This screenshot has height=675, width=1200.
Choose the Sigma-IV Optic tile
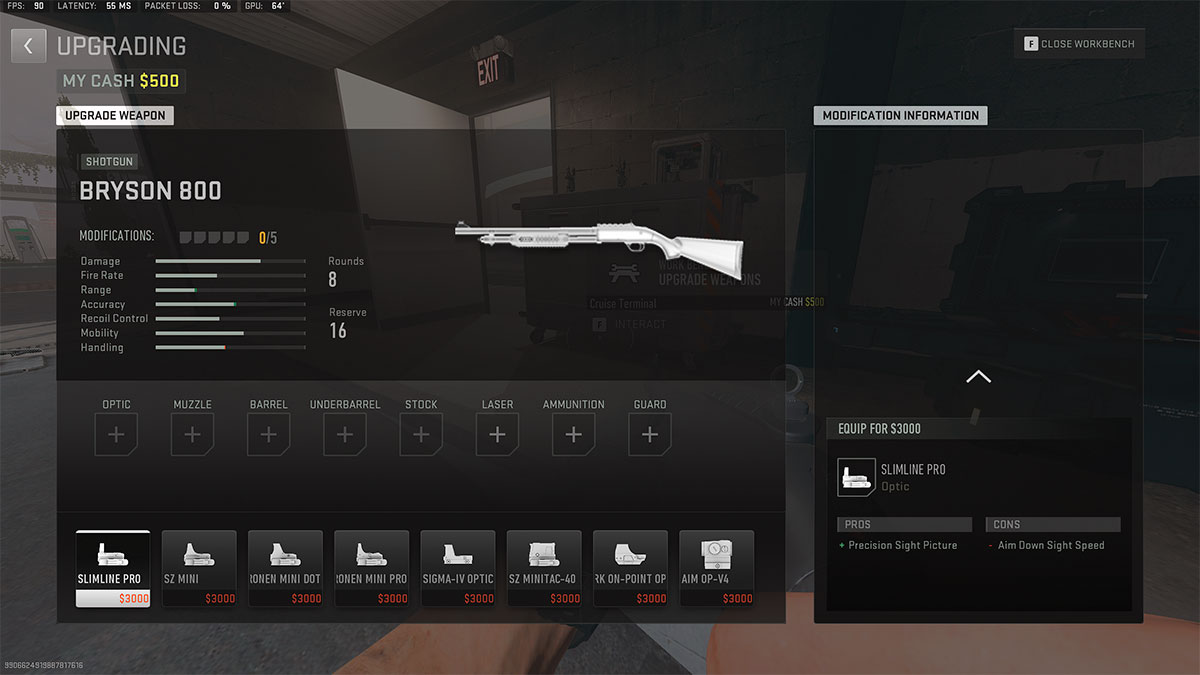coord(458,568)
